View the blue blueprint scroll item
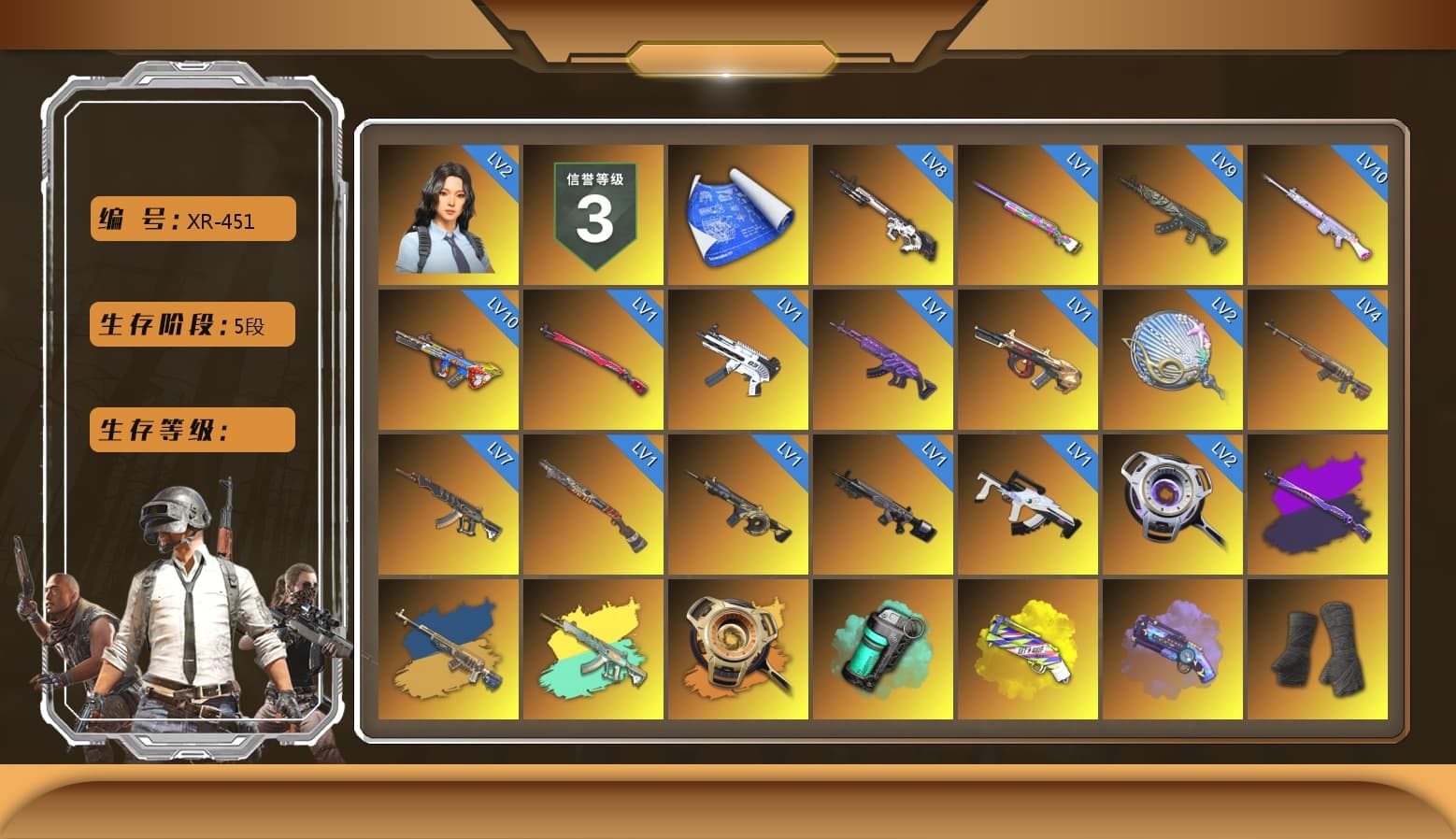Viewport: 1456px width, 839px height. [738, 215]
